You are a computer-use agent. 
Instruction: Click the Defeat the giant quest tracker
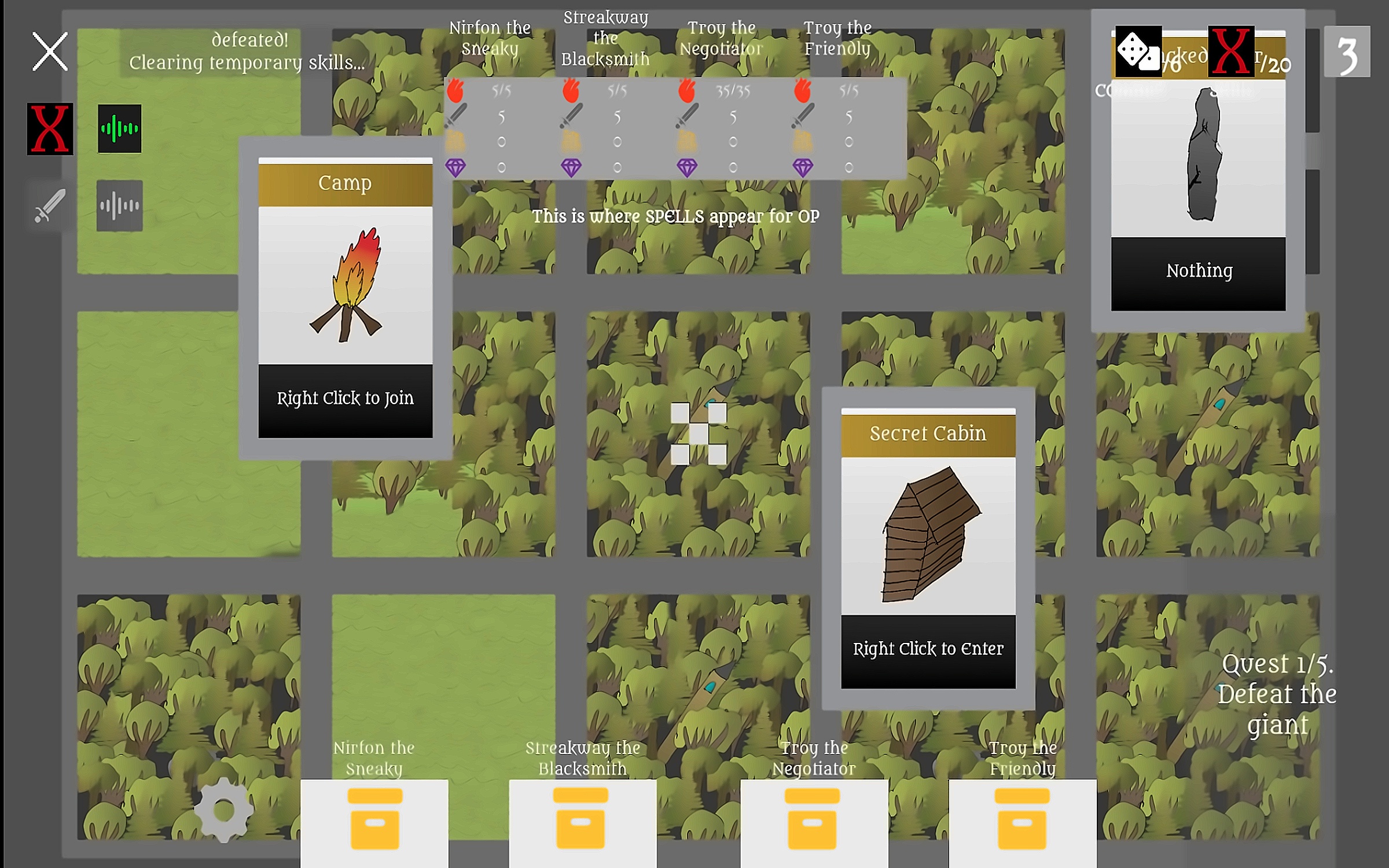pyautogui.click(x=1277, y=694)
